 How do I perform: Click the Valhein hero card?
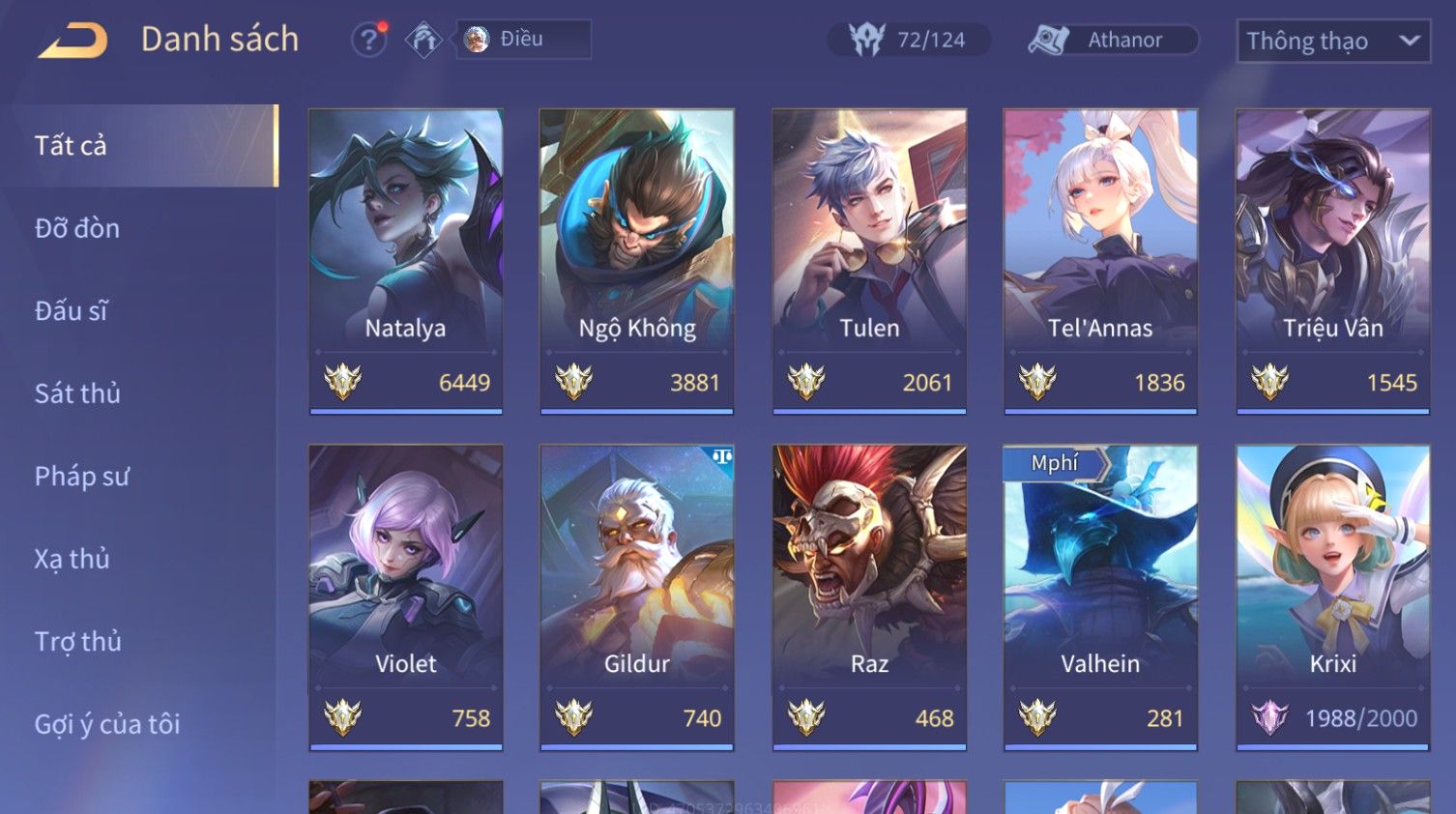(x=1100, y=596)
